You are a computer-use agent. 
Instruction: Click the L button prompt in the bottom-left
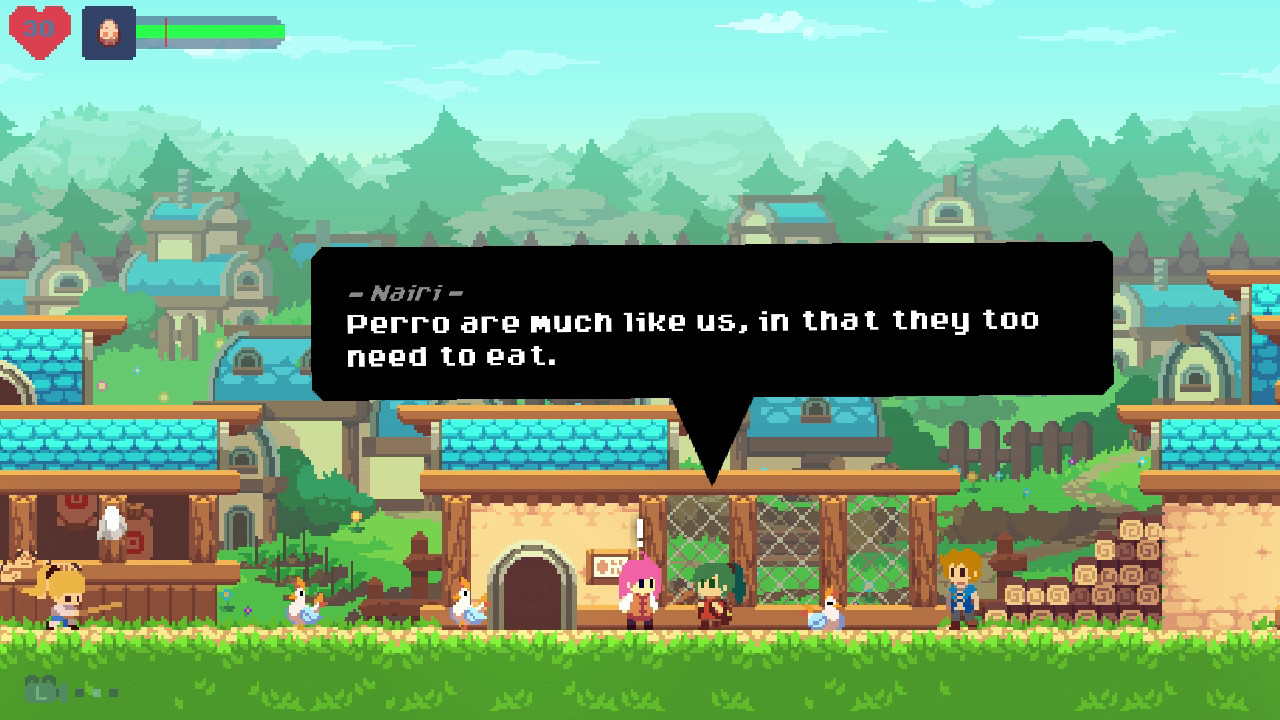click(x=40, y=690)
